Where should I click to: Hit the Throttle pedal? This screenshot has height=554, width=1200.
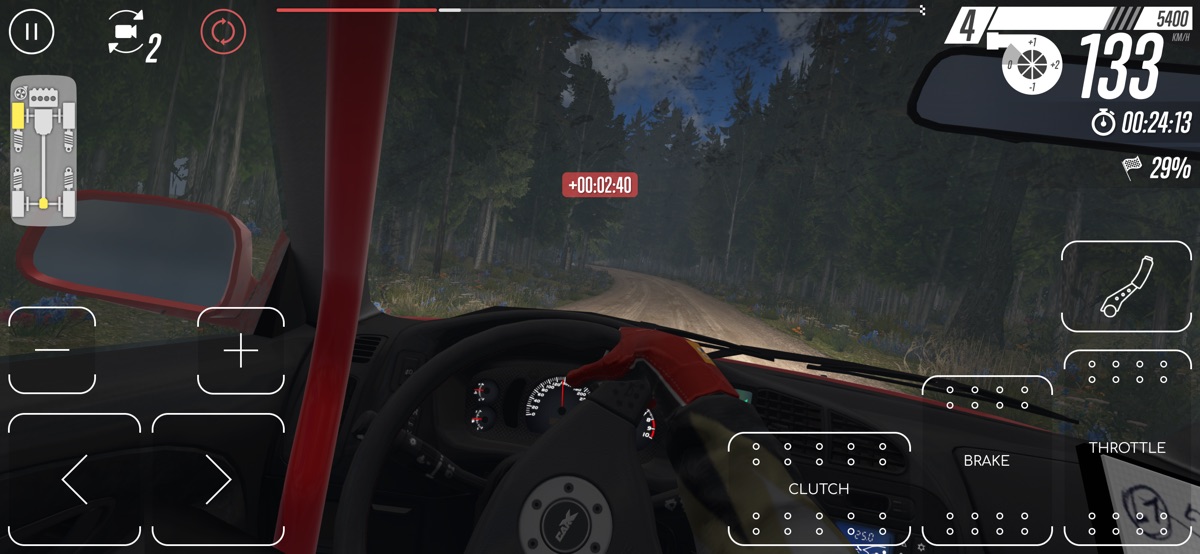1127,448
